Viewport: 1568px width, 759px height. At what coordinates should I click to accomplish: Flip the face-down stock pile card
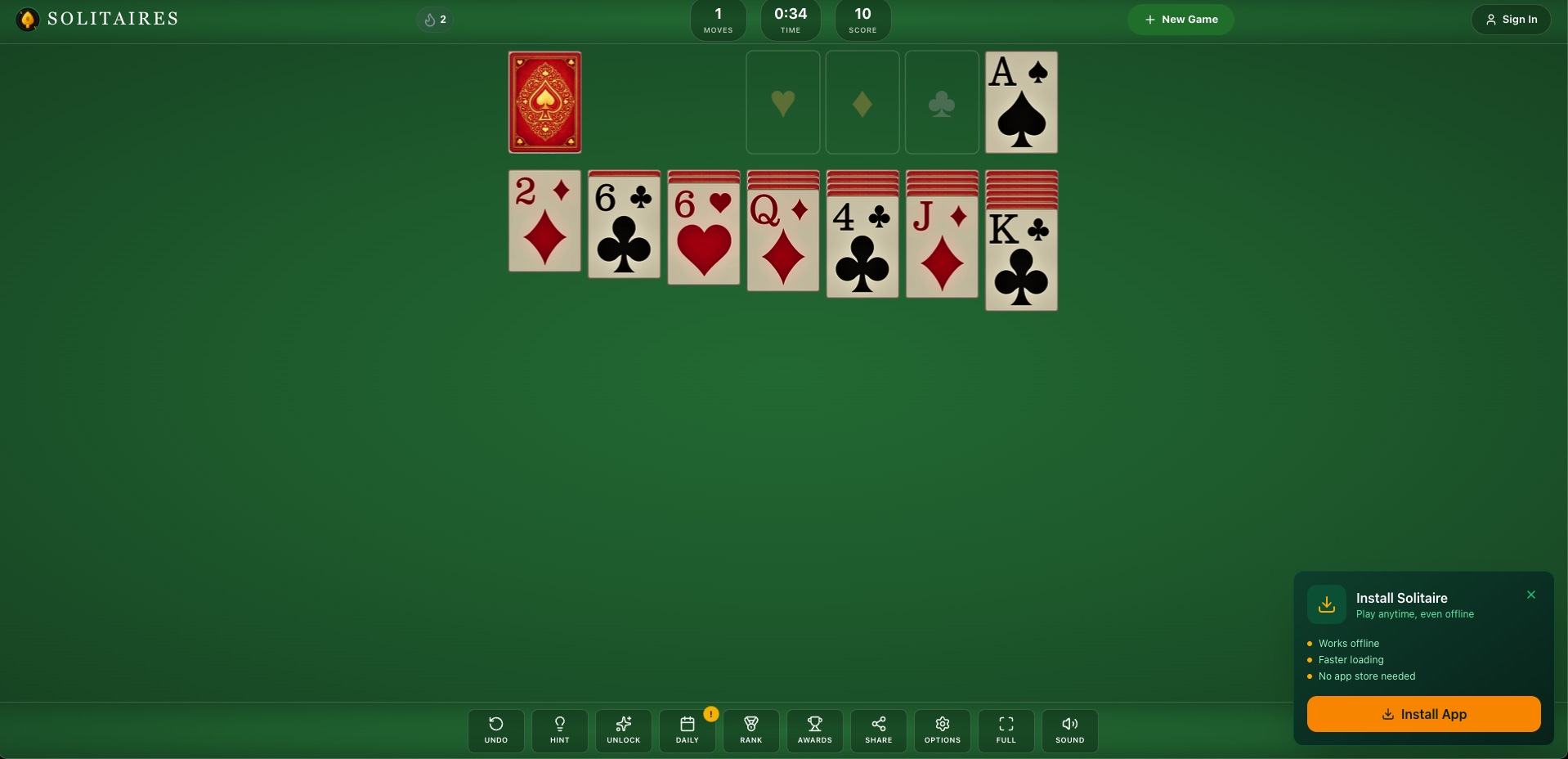click(544, 102)
